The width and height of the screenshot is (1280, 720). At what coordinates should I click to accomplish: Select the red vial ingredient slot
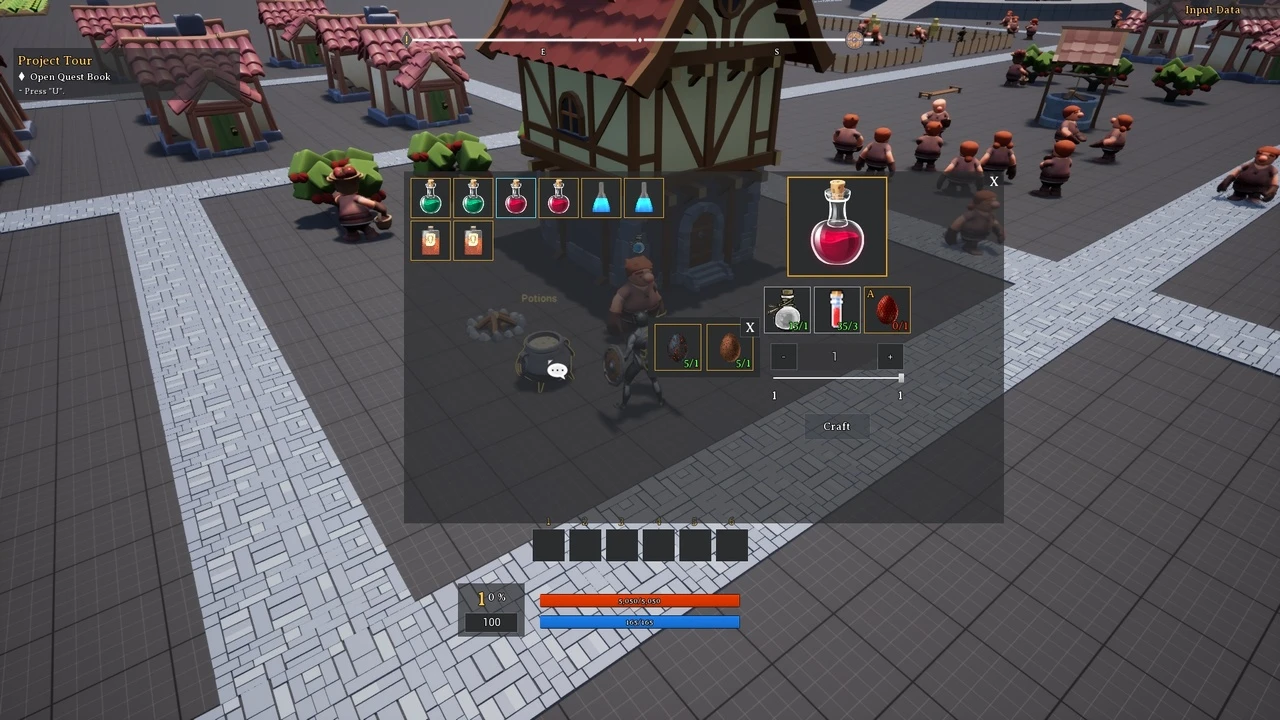click(x=837, y=310)
